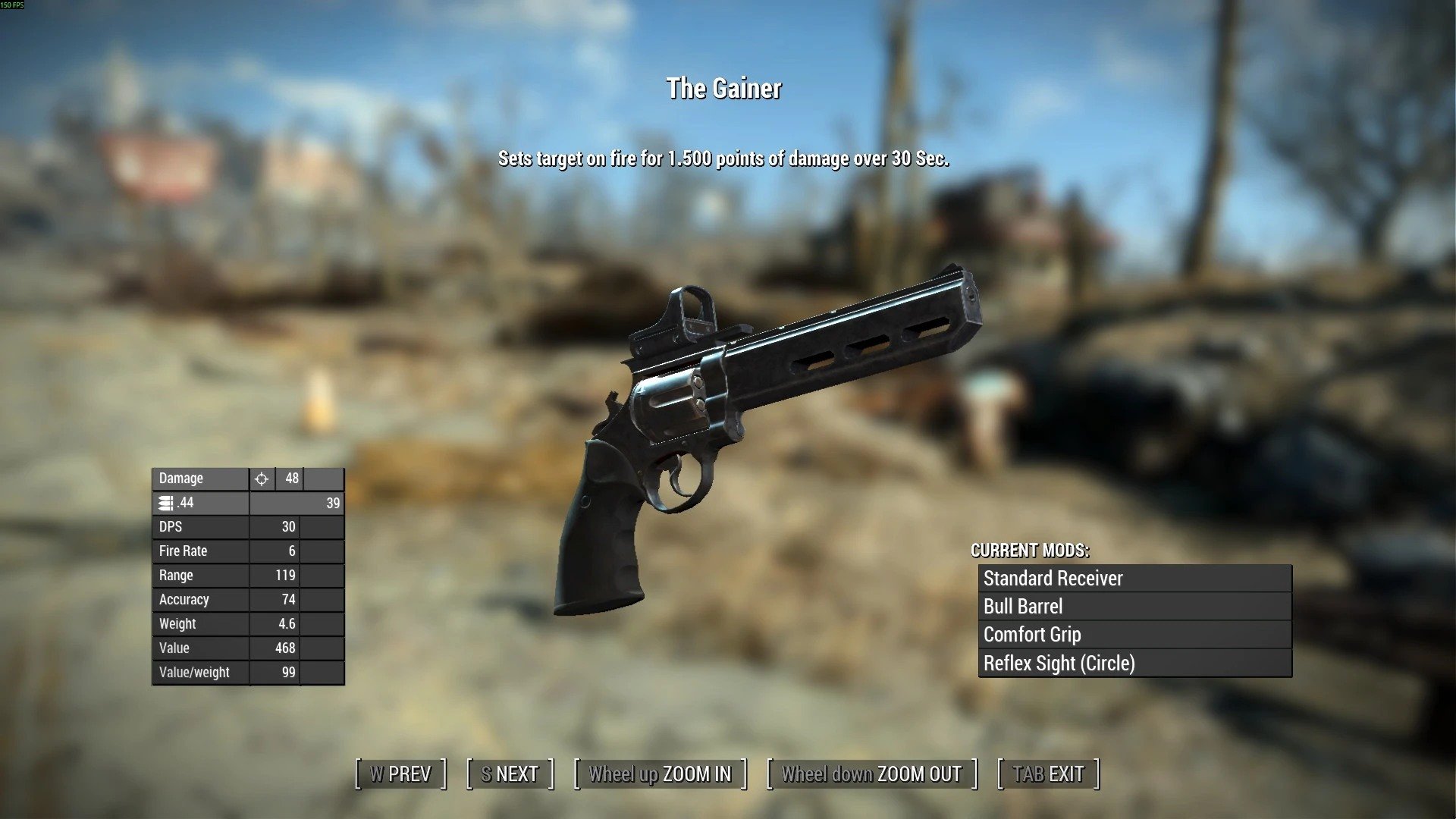Show the NEXT item

coord(510,774)
